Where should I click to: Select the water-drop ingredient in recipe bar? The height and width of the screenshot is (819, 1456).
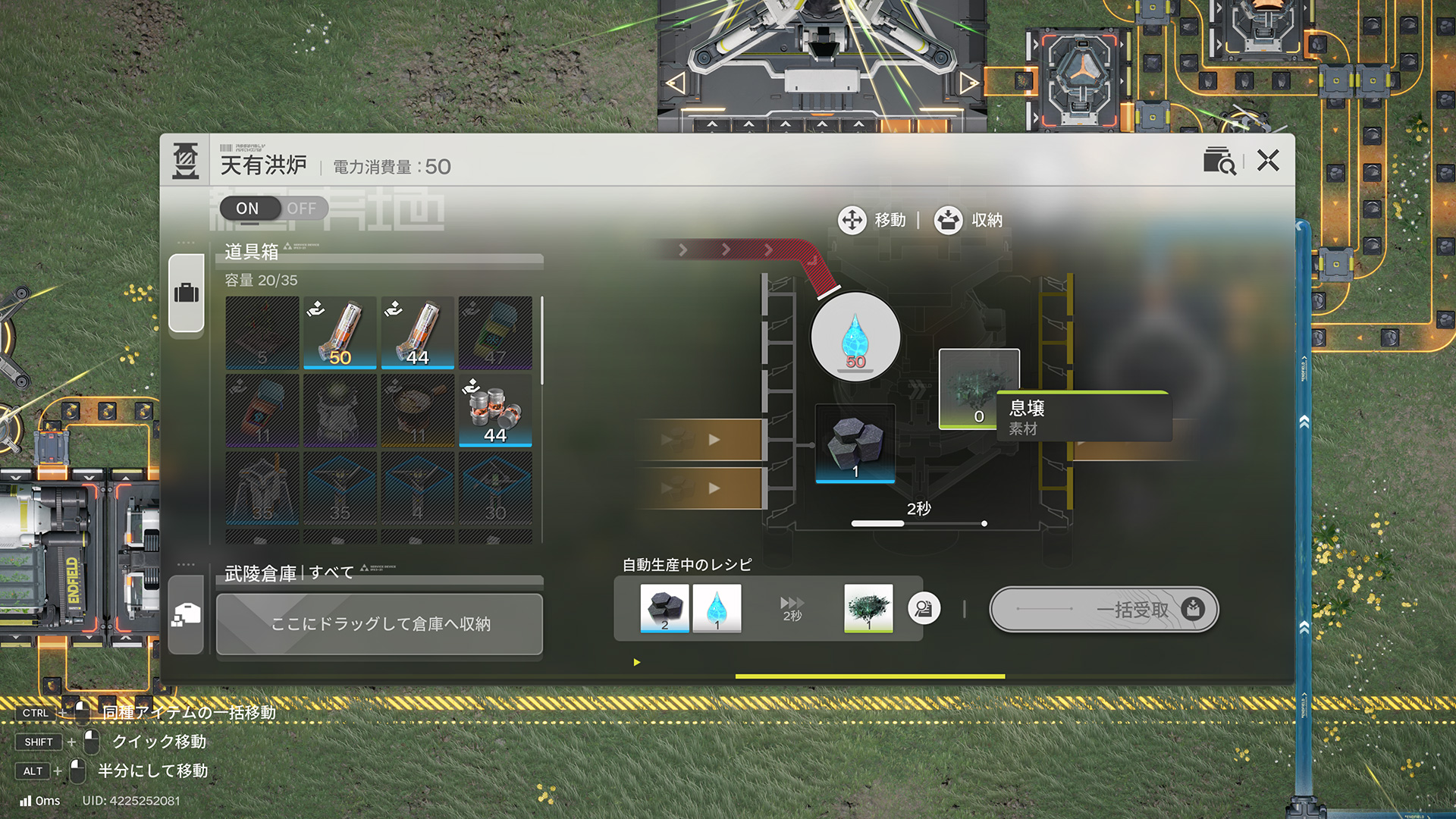point(717,608)
